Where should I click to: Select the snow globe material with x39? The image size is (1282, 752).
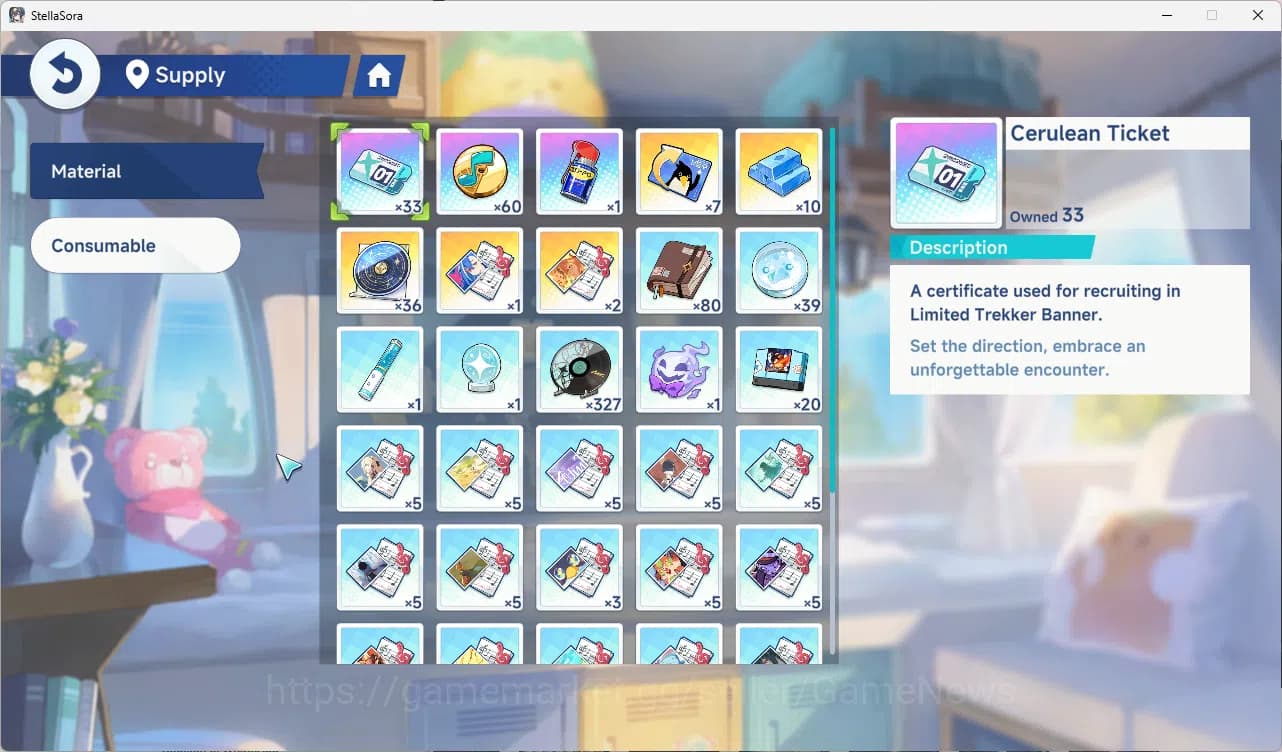[x=779, y=270]
